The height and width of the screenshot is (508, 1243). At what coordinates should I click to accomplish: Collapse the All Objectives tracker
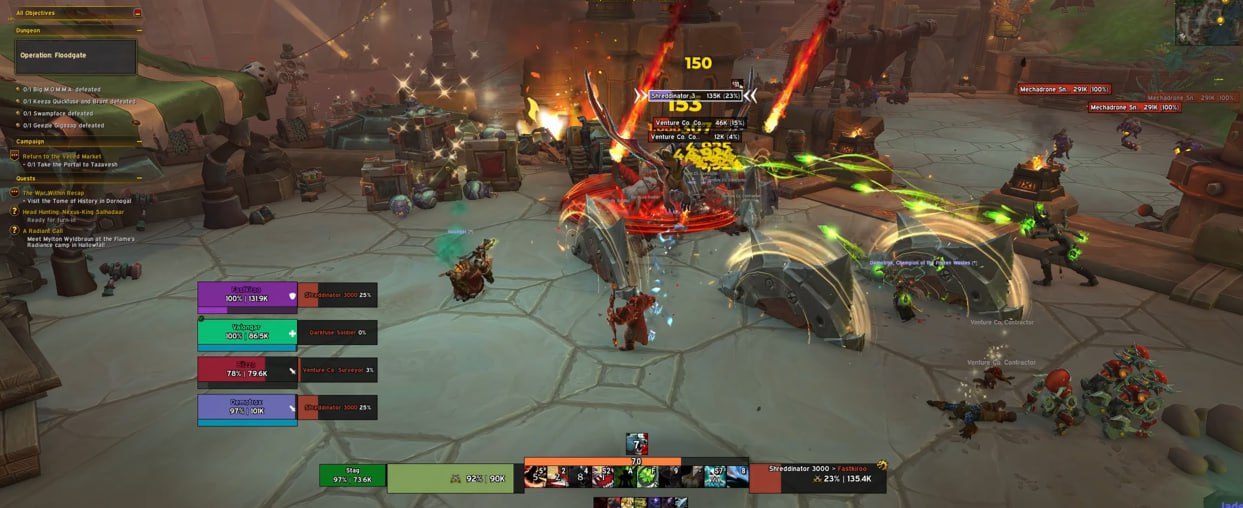pyautogui.click(x=137, y=13)
